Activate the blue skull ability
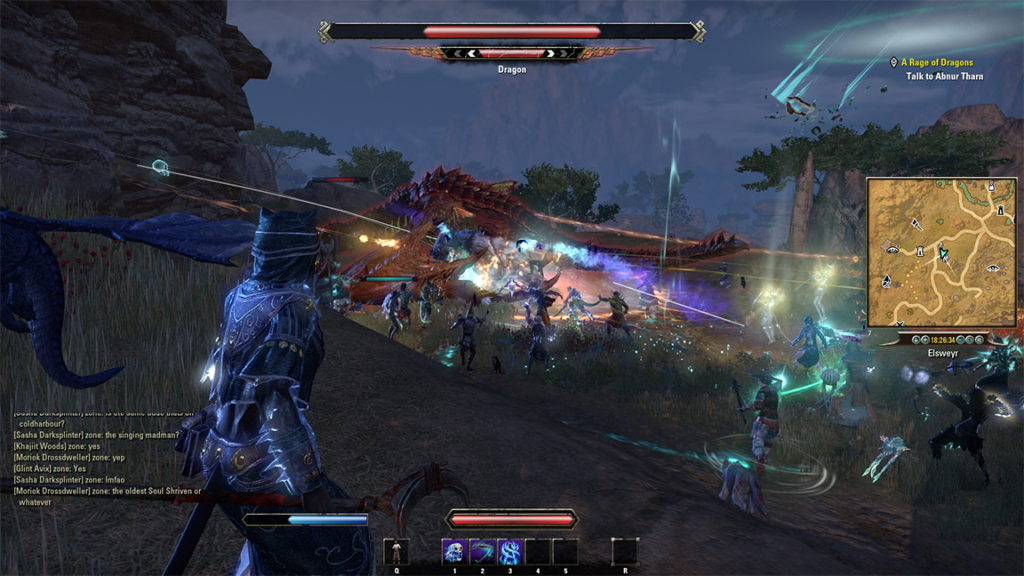Viewport: 1024px width, 576px height. click(455, 551)
